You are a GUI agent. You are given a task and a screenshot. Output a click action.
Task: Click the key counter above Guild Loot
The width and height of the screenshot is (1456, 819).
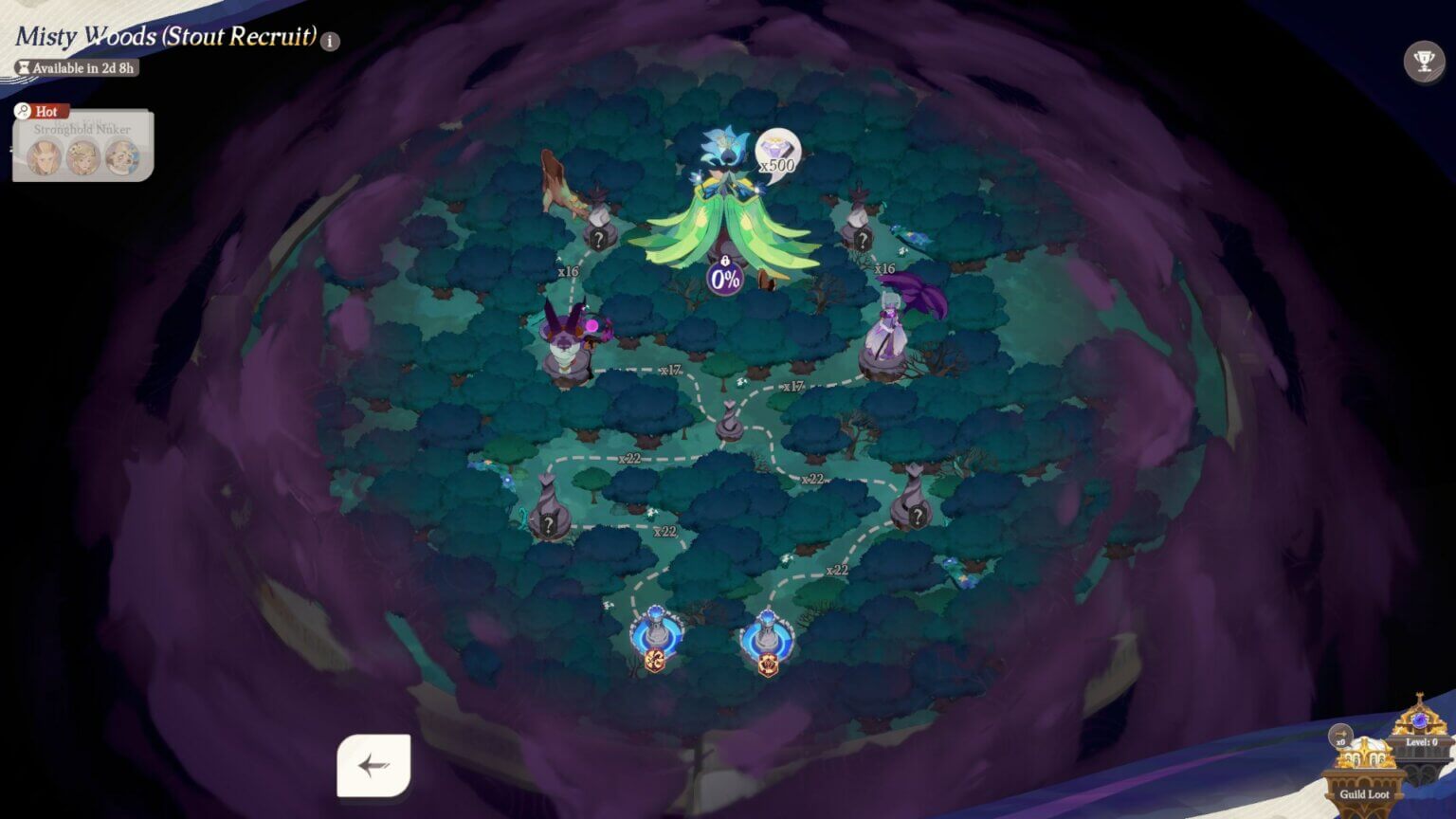coord(1342,735)
